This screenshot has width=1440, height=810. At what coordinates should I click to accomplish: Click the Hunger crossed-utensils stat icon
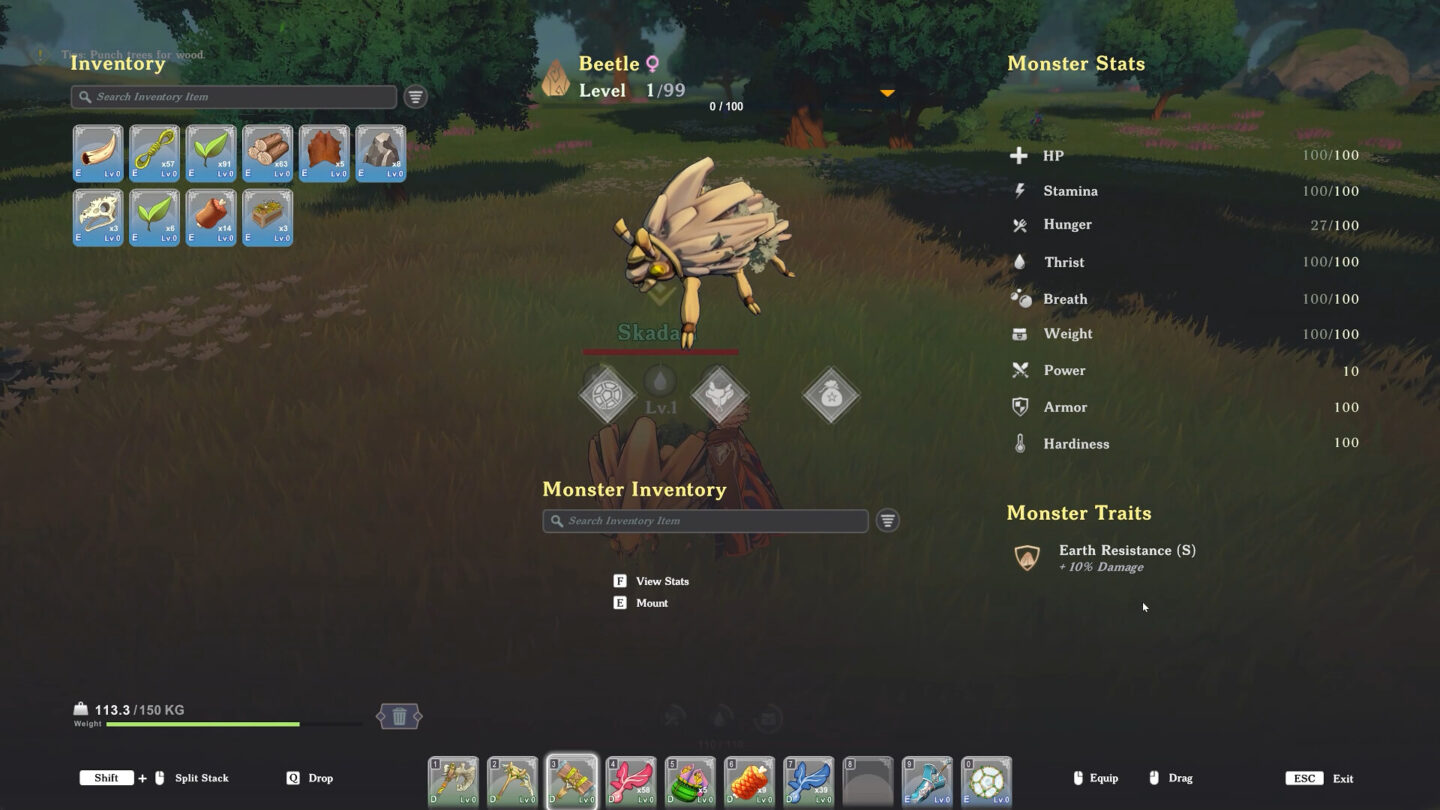click(1022, 225)
